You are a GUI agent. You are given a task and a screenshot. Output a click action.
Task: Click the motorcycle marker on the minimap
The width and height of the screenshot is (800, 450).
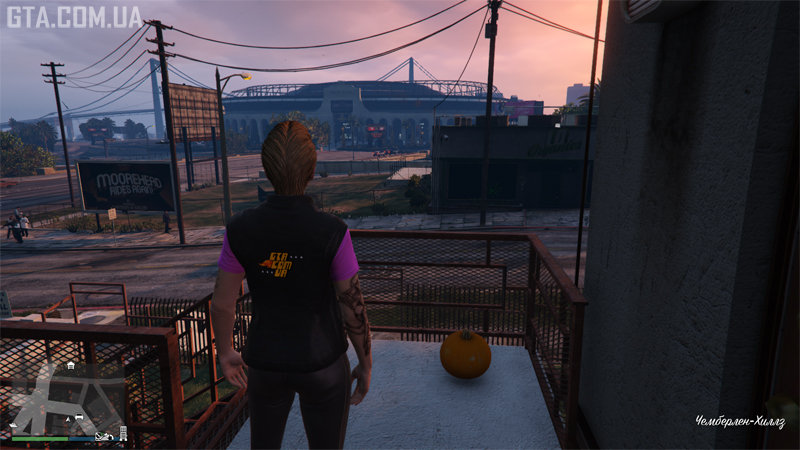[103, 436]
